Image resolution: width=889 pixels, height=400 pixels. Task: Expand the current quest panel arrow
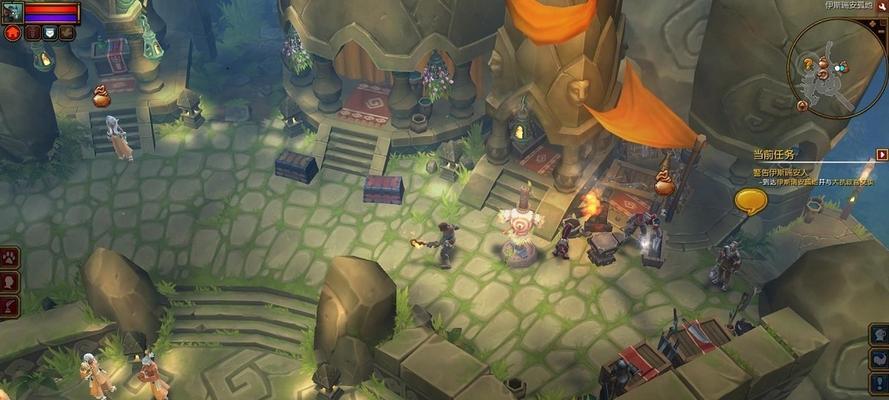(x=881, y=155)
